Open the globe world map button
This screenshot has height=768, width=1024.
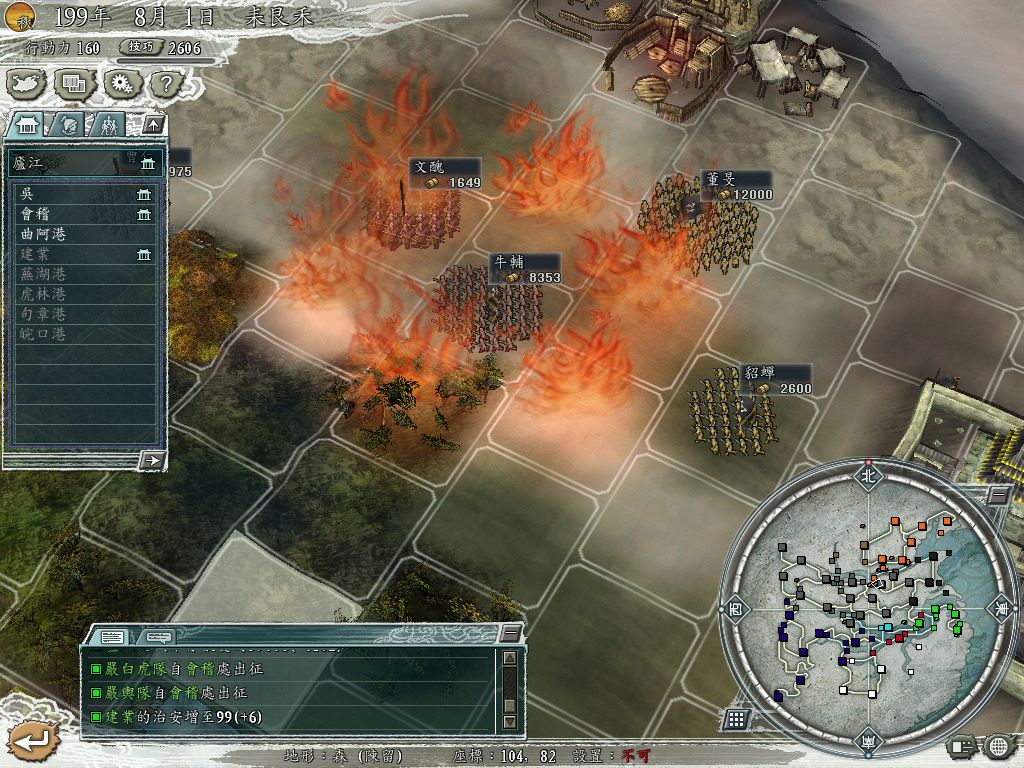point(998,746)
